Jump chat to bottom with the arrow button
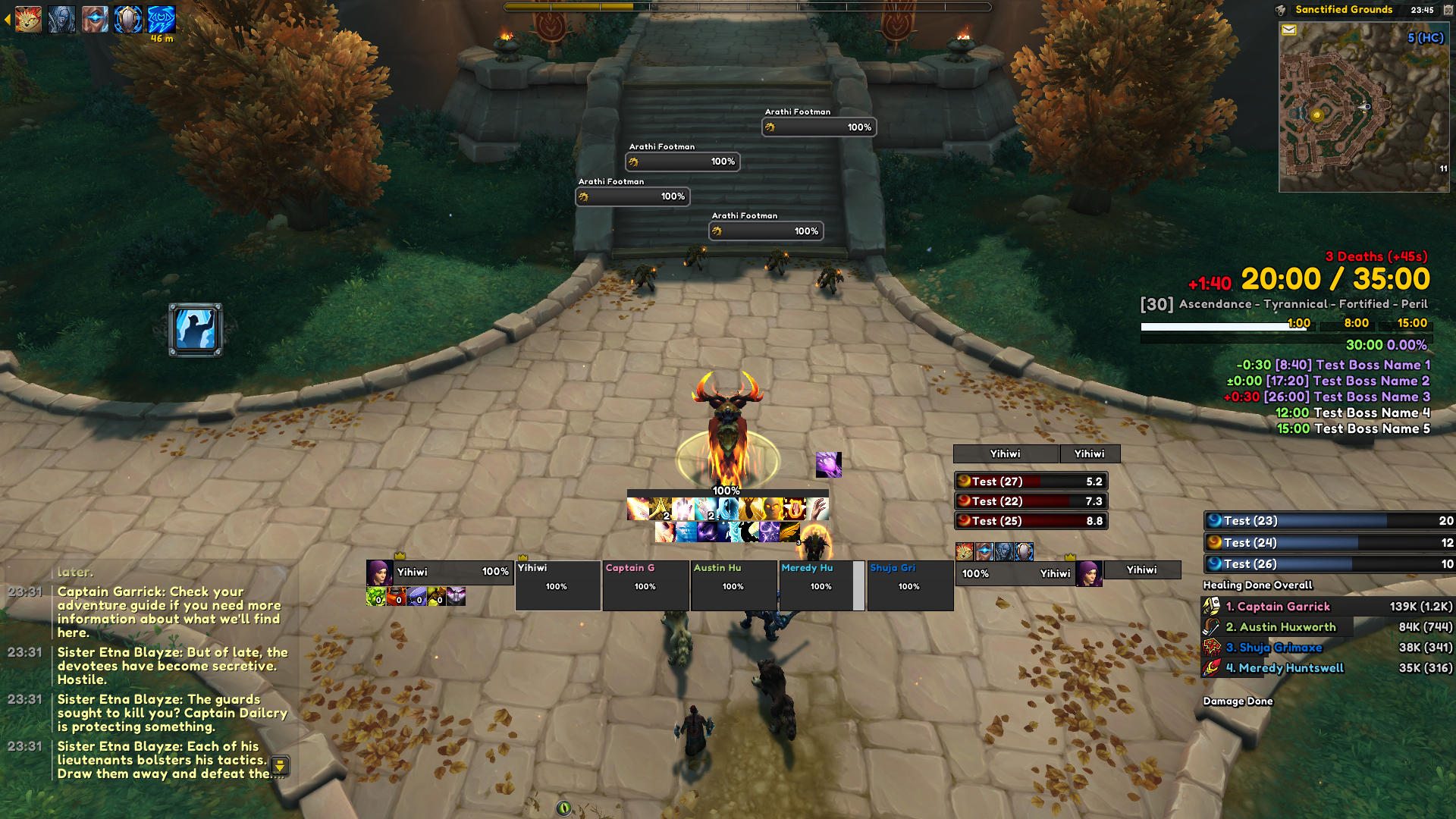 [x=280, y=765]
